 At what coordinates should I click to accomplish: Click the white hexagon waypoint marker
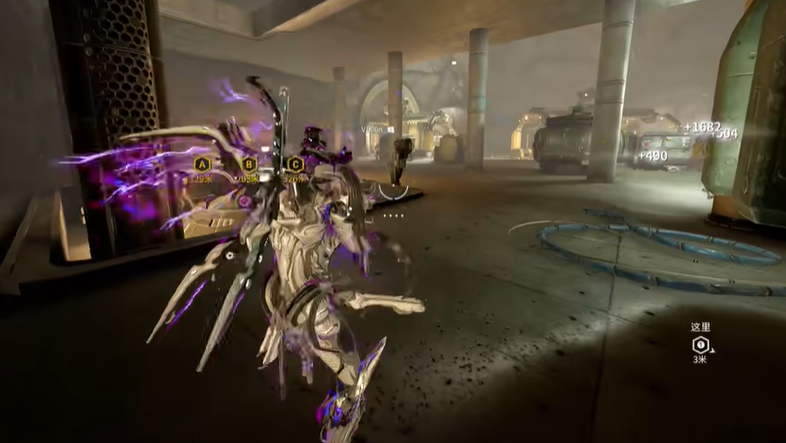(700, 343)
